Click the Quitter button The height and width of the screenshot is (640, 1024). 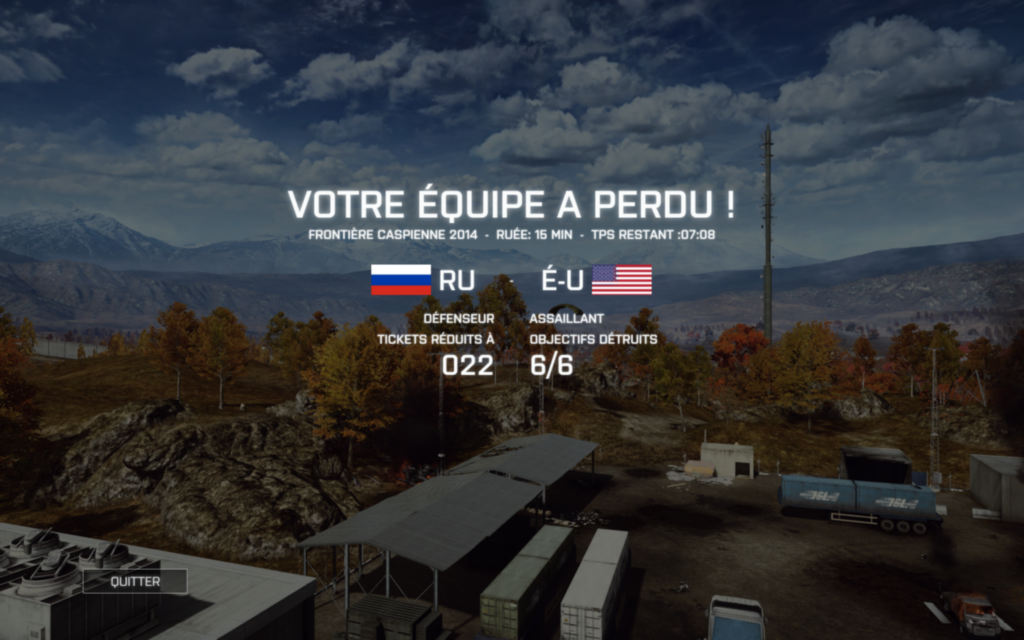[x=135, y=581]
